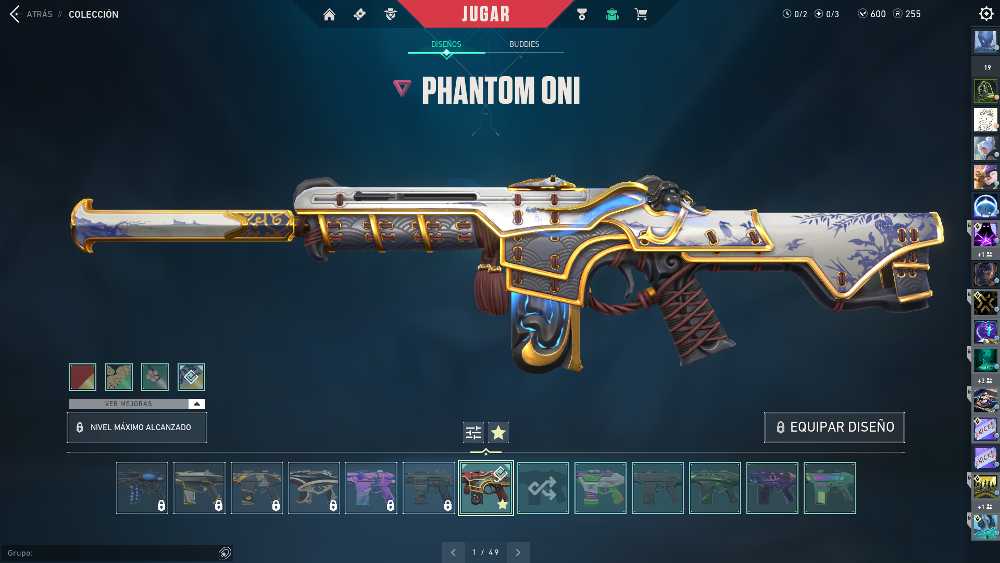Open the settings gear
This screenshot has width=1000, height=563.
point(986,14)
